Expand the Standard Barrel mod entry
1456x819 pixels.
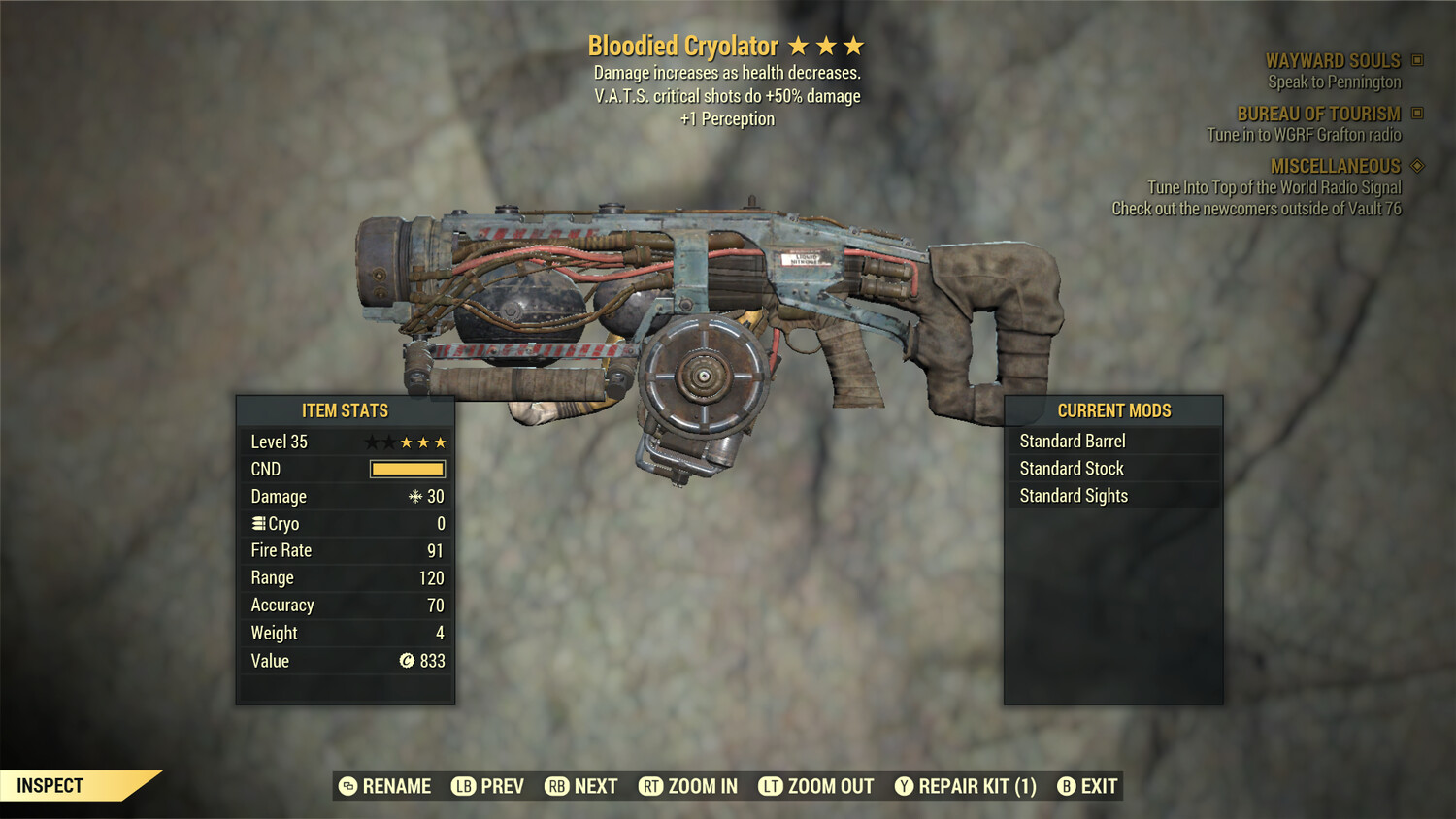pos(1072,441)
